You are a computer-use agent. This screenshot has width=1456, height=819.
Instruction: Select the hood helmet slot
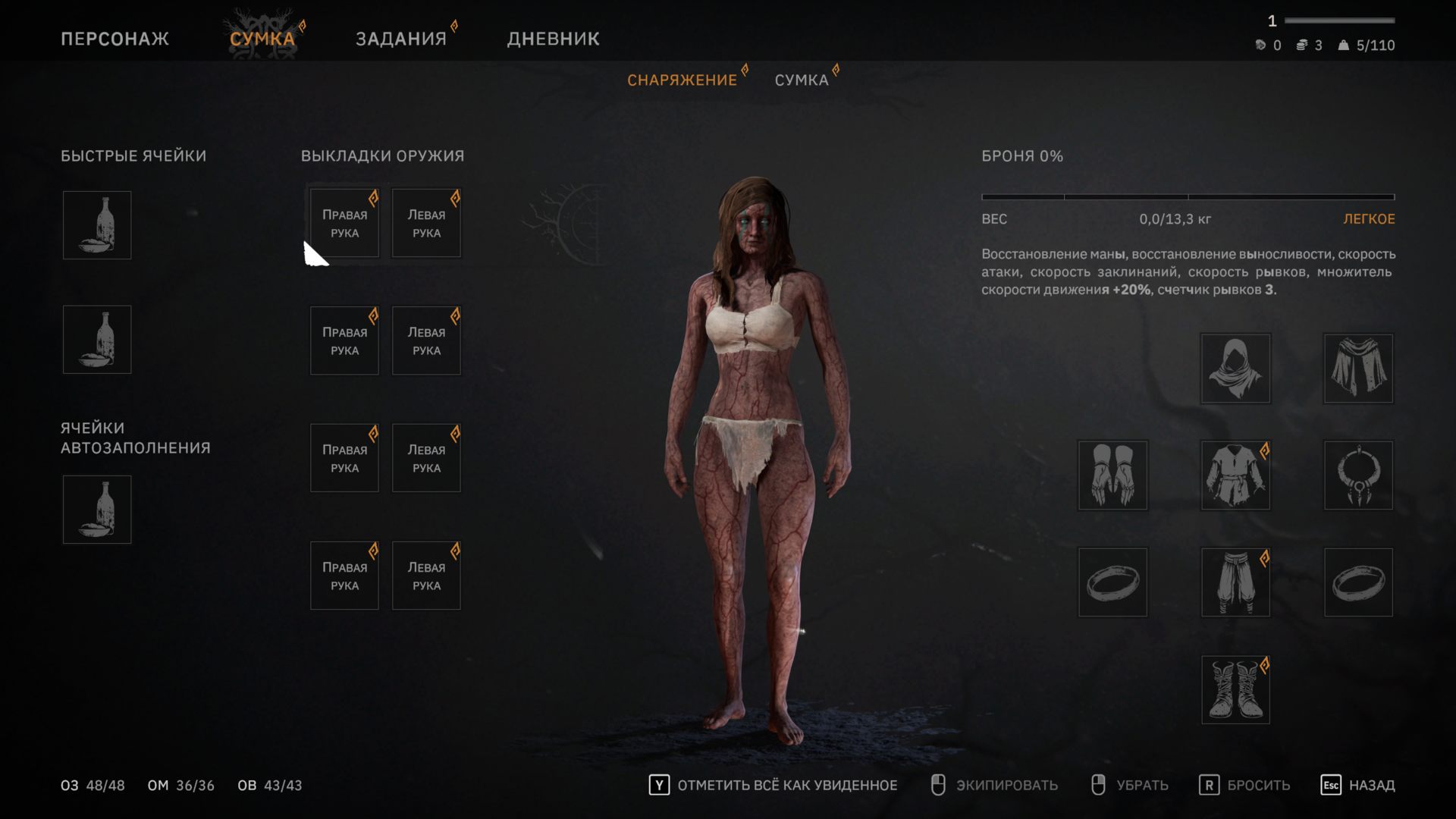(x=1235, y=369)
